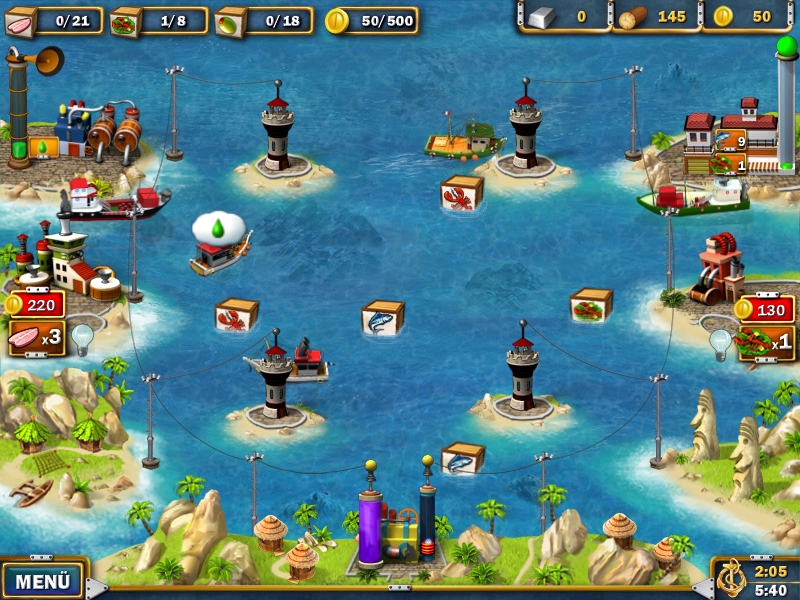The image size is (800, 600).
Task: Click the 220 coin price tag
Action: [x=36, y=304]
